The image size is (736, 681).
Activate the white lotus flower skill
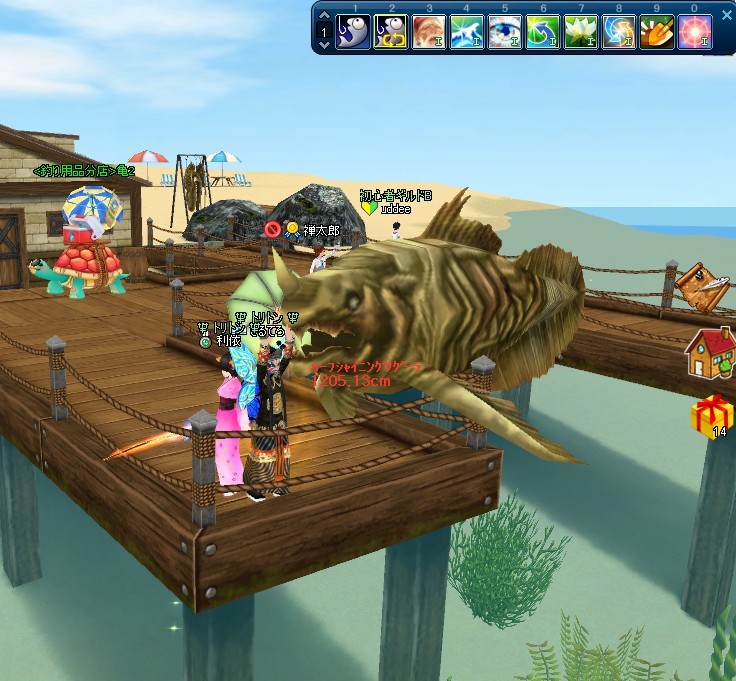[x=581, y=33]
